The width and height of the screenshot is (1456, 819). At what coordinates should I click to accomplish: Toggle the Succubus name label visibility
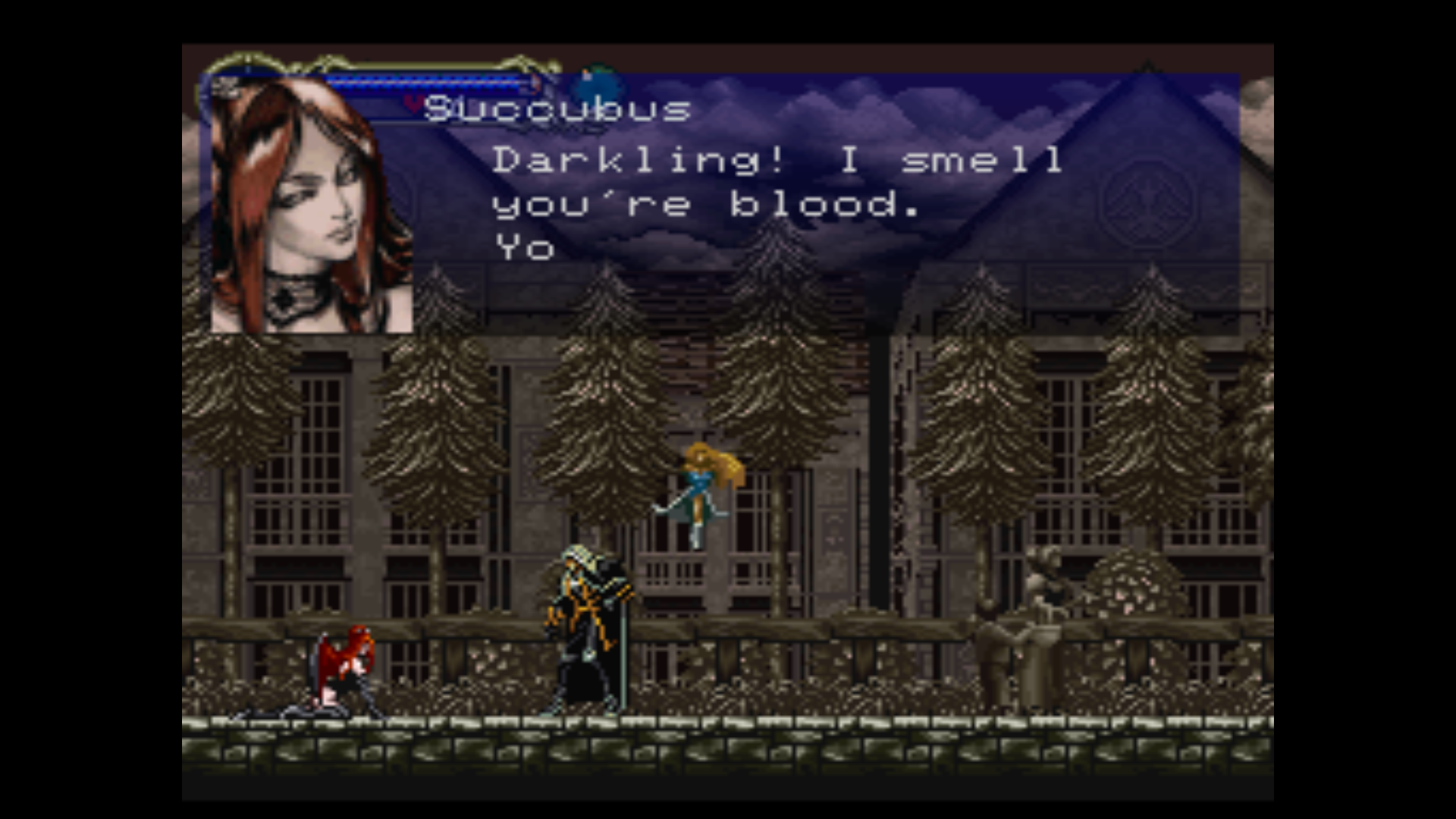(557, 108)
